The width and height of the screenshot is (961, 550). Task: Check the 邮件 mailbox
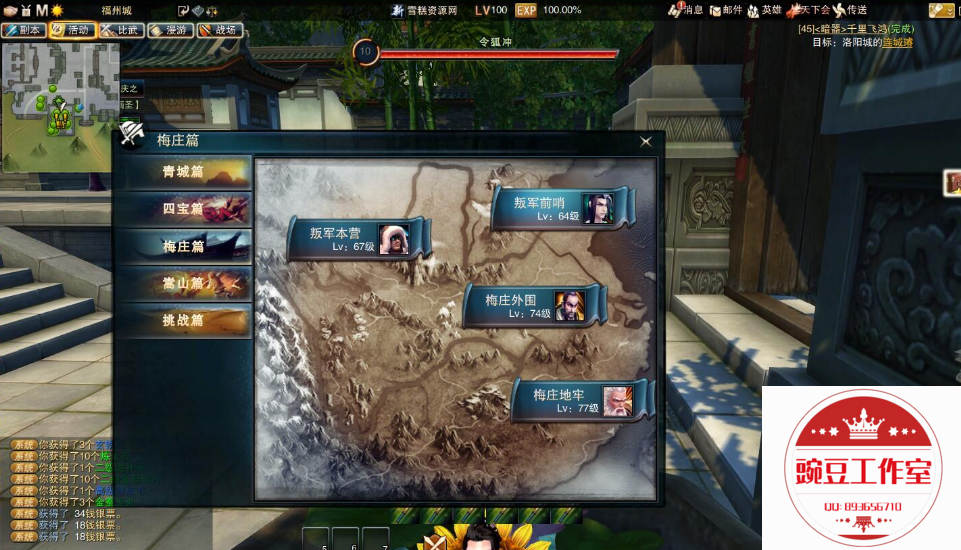pos(731,10)
